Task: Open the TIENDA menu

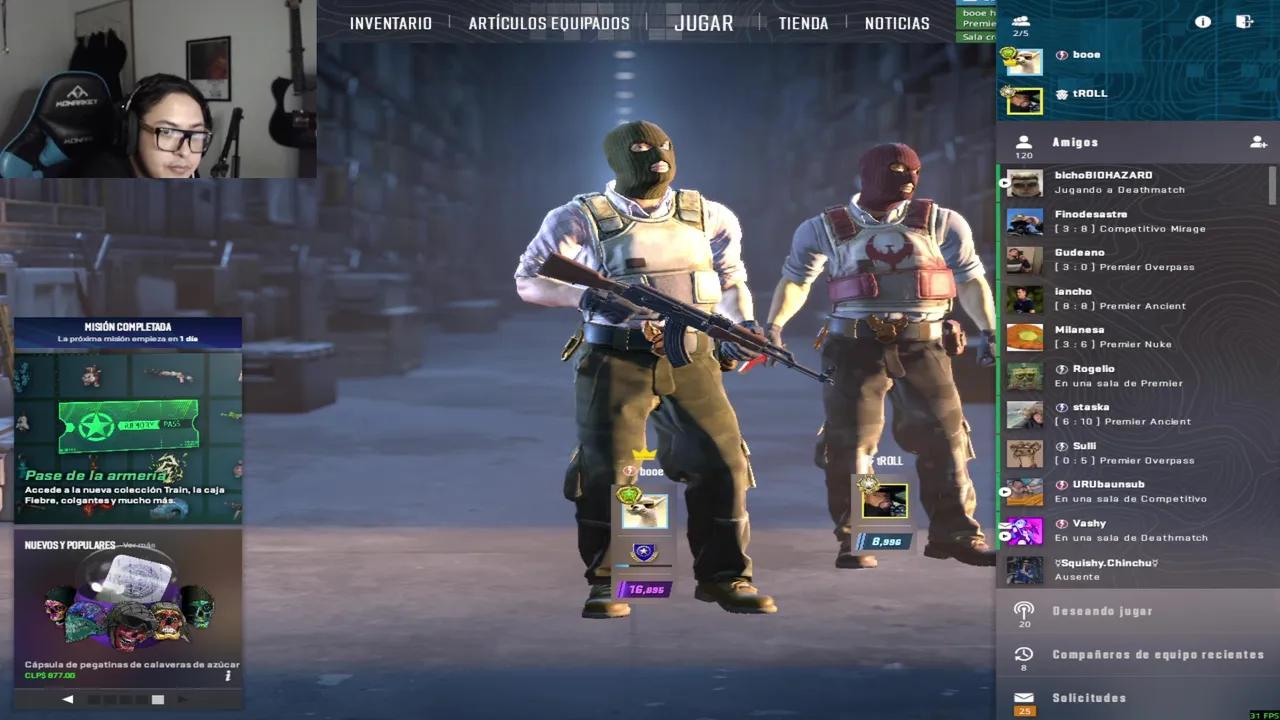Action: coord(803,22)
